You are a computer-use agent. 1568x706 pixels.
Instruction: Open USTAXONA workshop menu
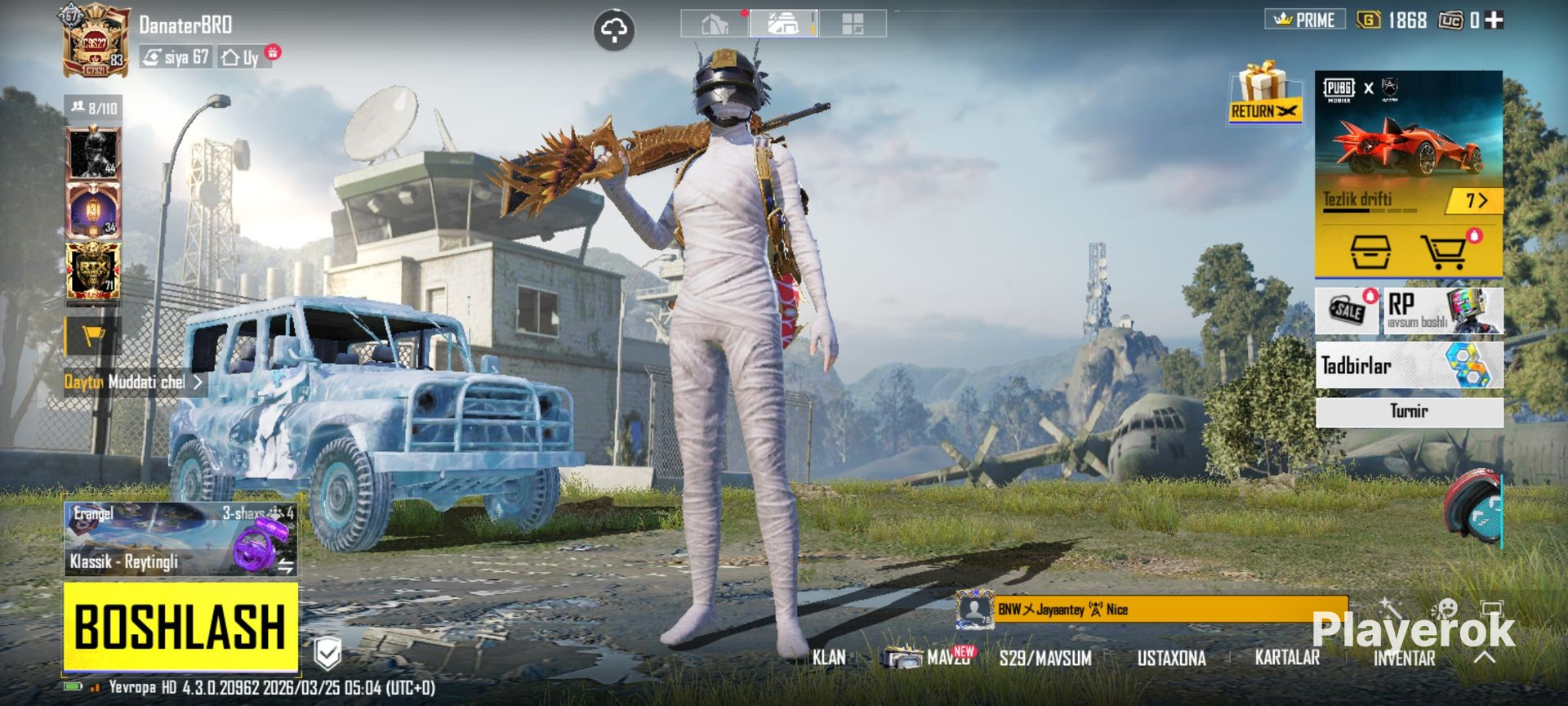click(x=1171, y=658)
